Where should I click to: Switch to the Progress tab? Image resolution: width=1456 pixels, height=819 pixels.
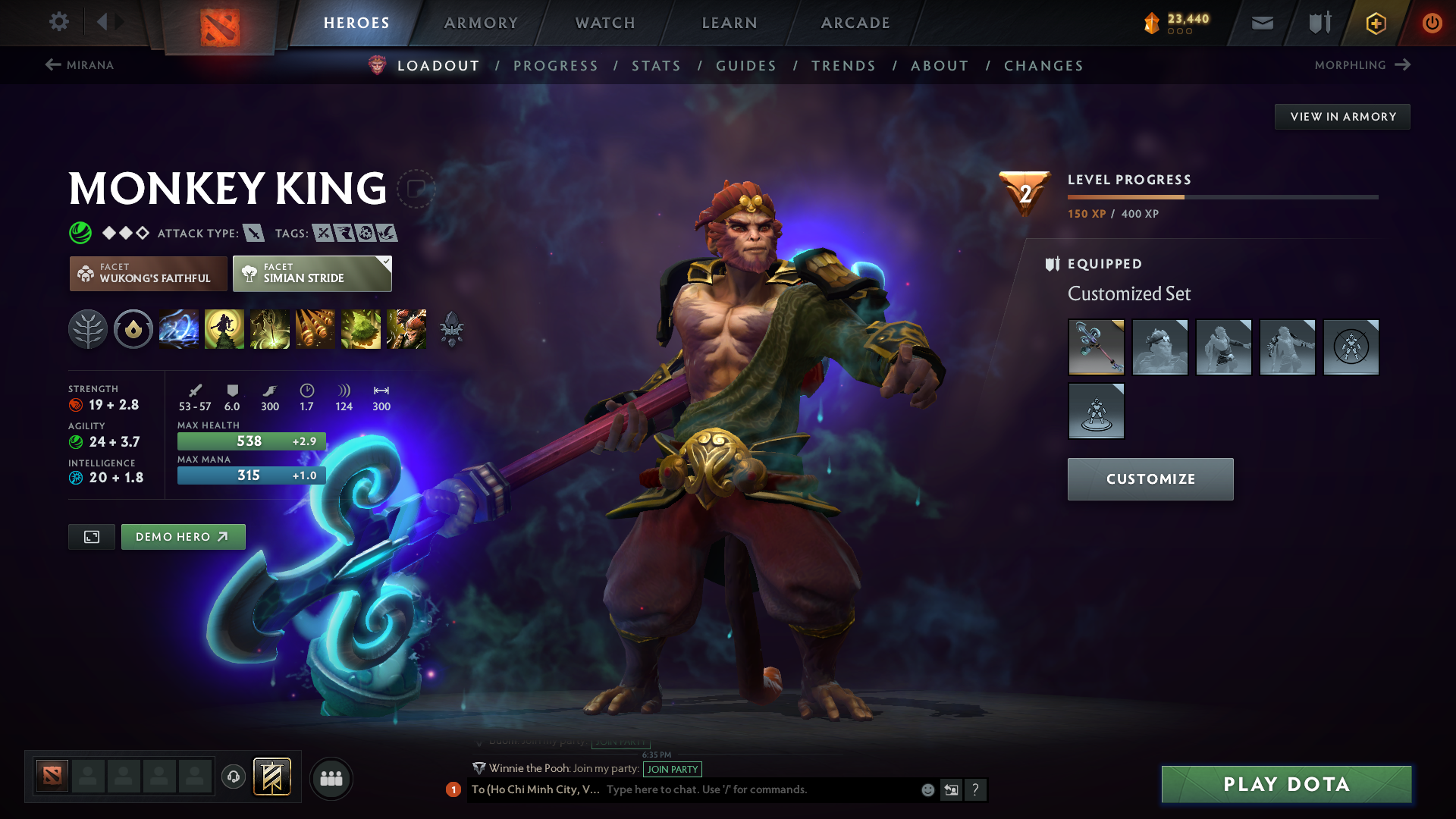556,66
